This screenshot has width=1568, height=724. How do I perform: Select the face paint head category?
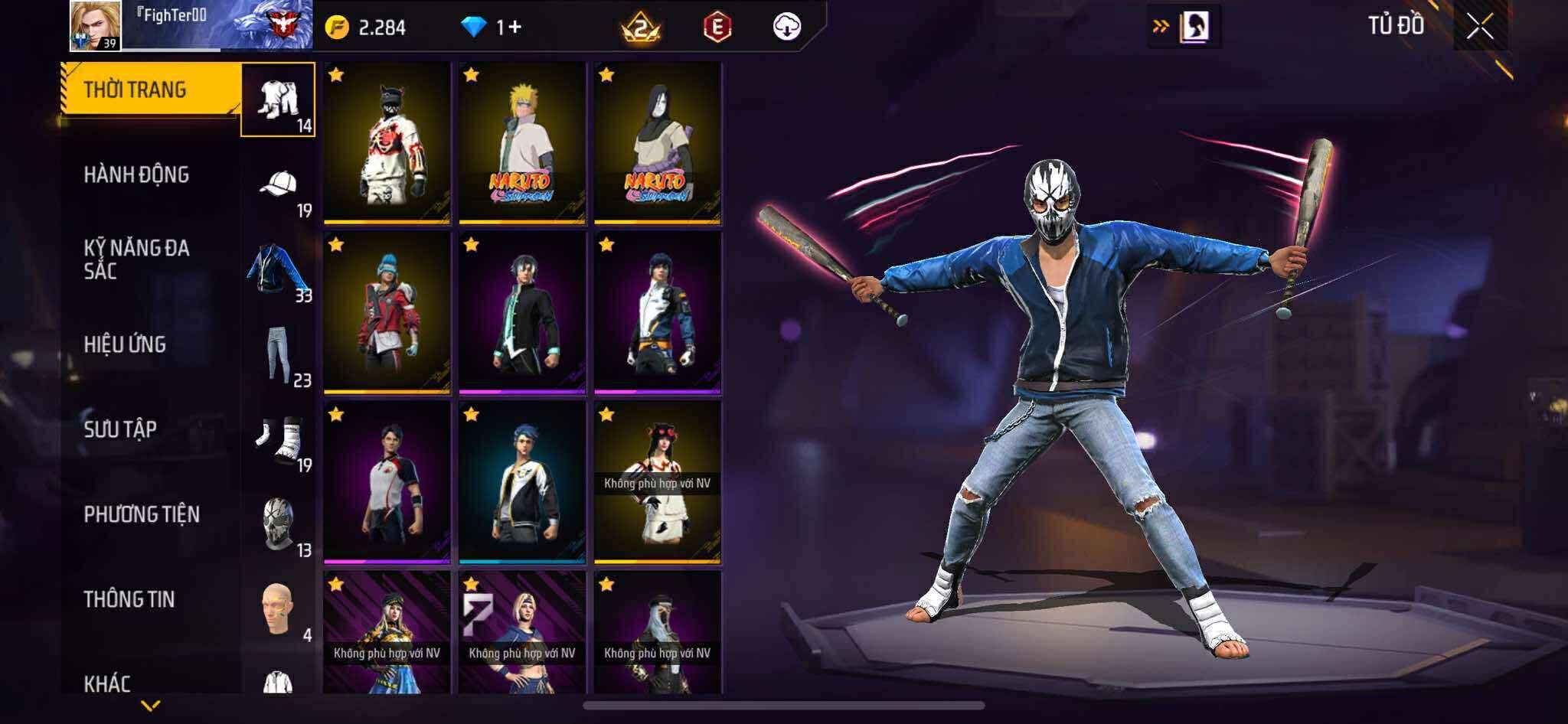point(279,610)
